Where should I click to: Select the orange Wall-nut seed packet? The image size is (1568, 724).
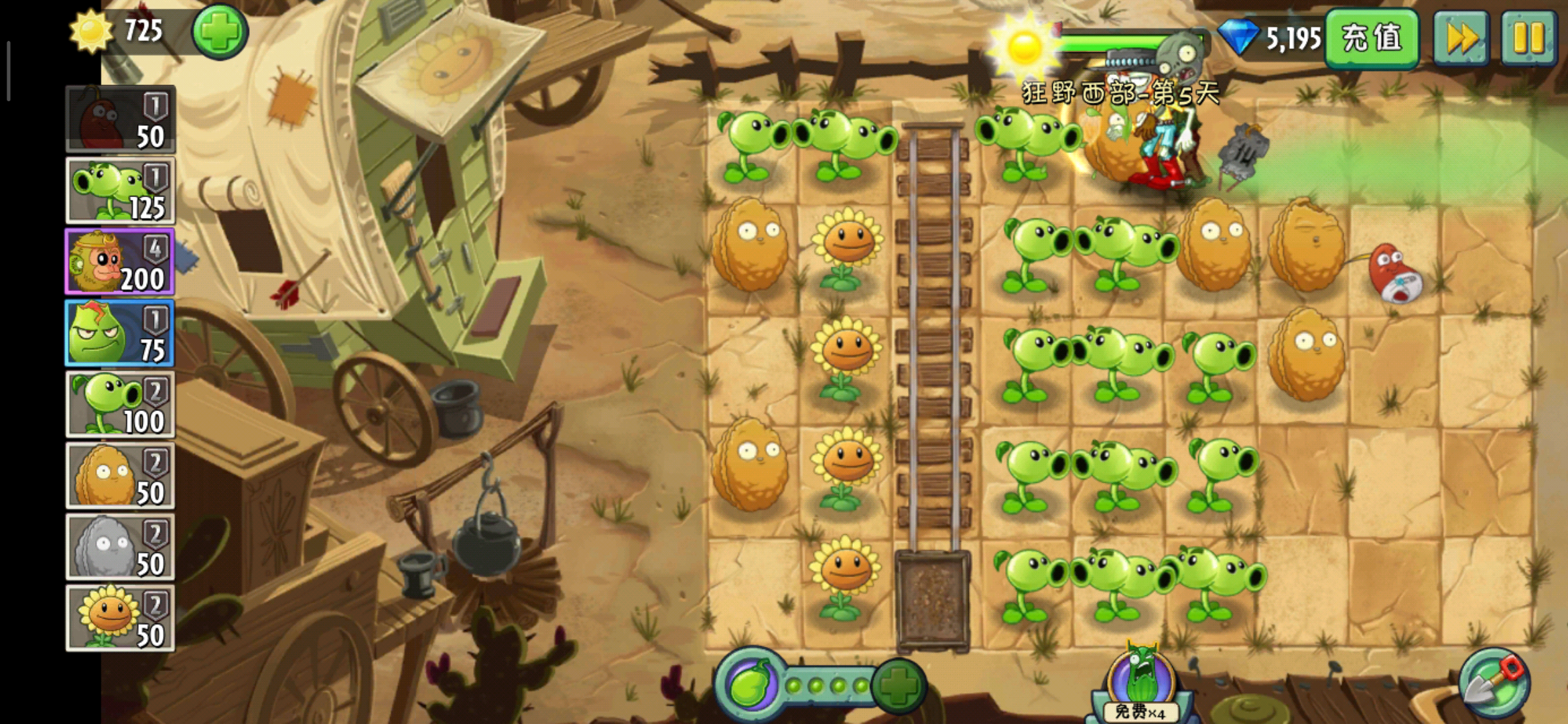pyautogui.click(x=120, y=476)
